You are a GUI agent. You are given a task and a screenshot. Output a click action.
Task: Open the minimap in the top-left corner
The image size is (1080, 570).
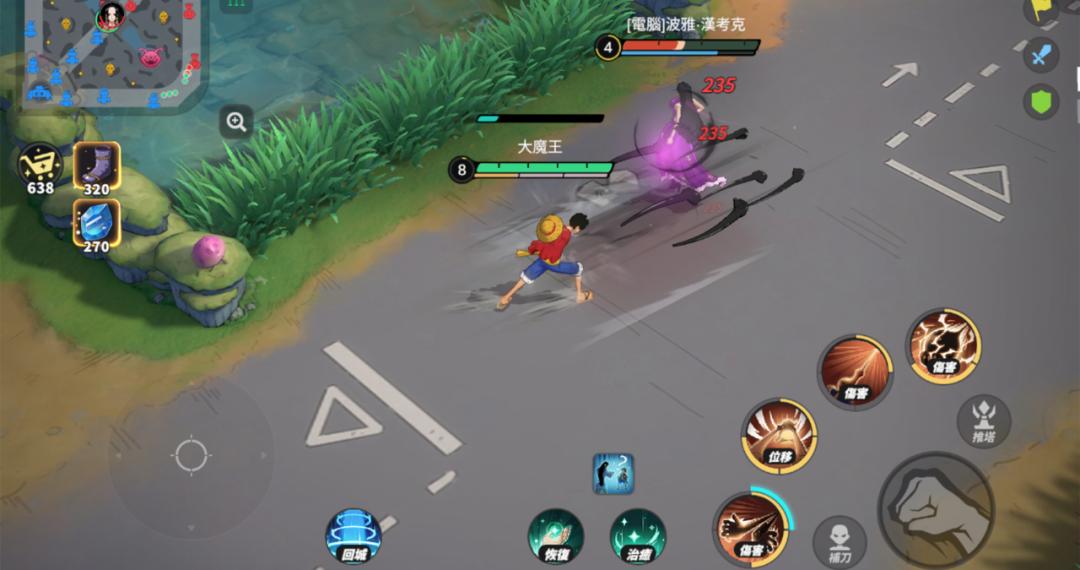click(110, 50)
